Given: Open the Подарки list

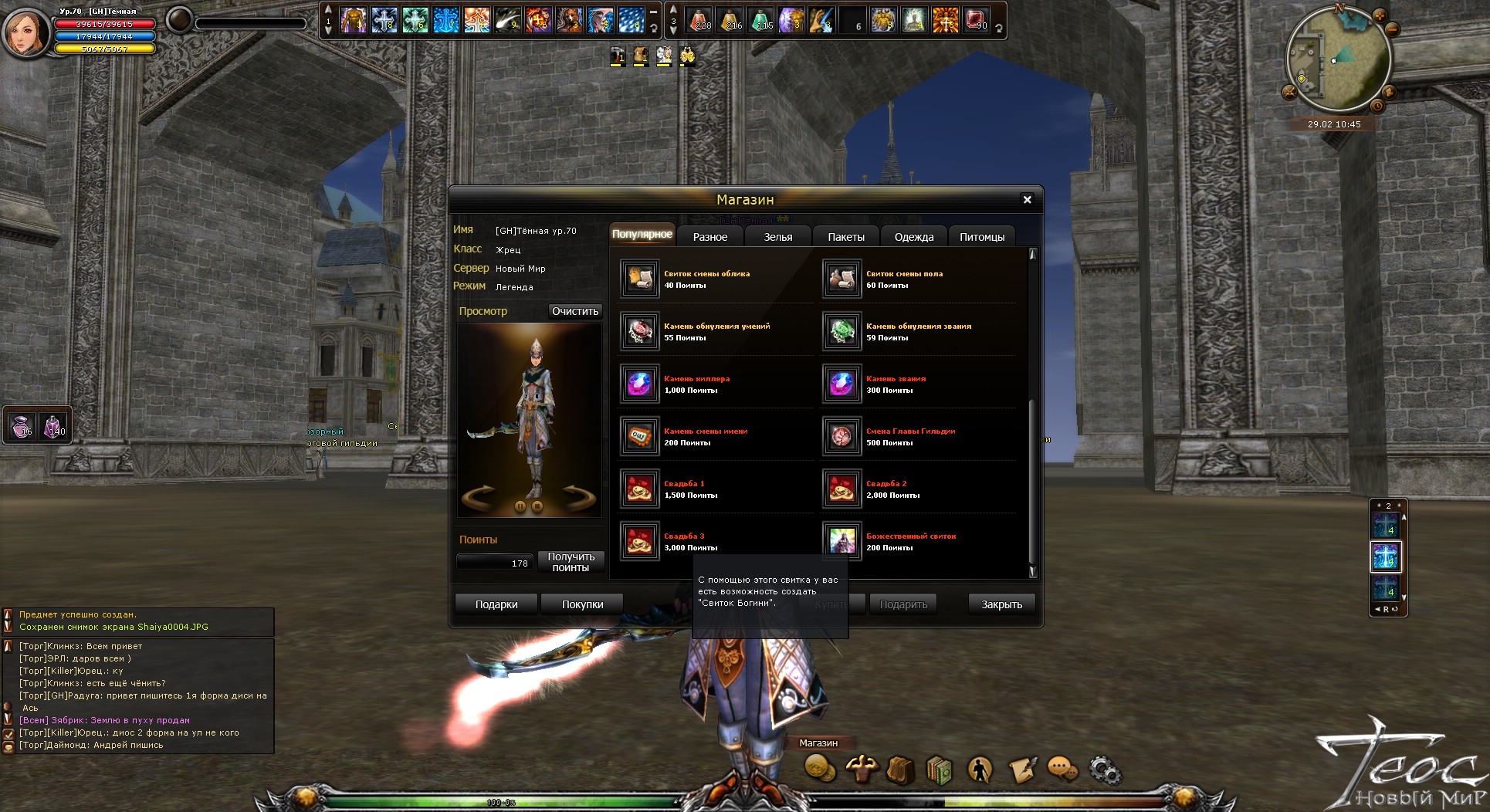Looking at the screenshot, I should point(496,604).
